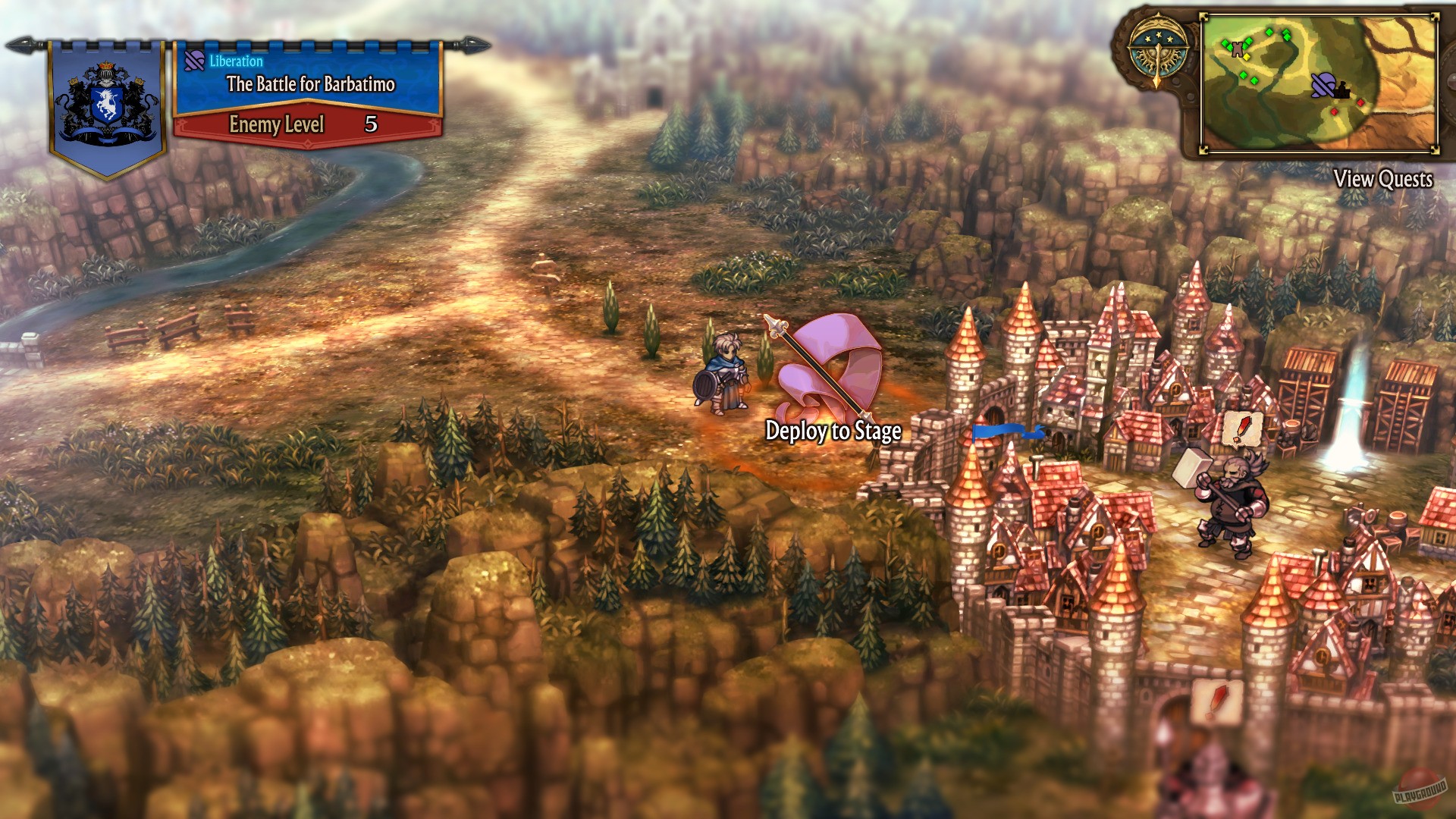Open The Battle for Barbatimo quest banner

[311, 84]
